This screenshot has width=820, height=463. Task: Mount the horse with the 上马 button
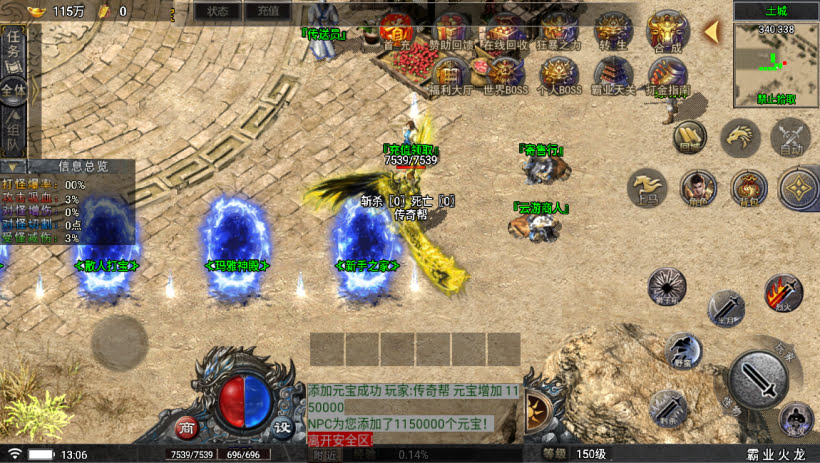pyautogui.click(x=647, y=187)
